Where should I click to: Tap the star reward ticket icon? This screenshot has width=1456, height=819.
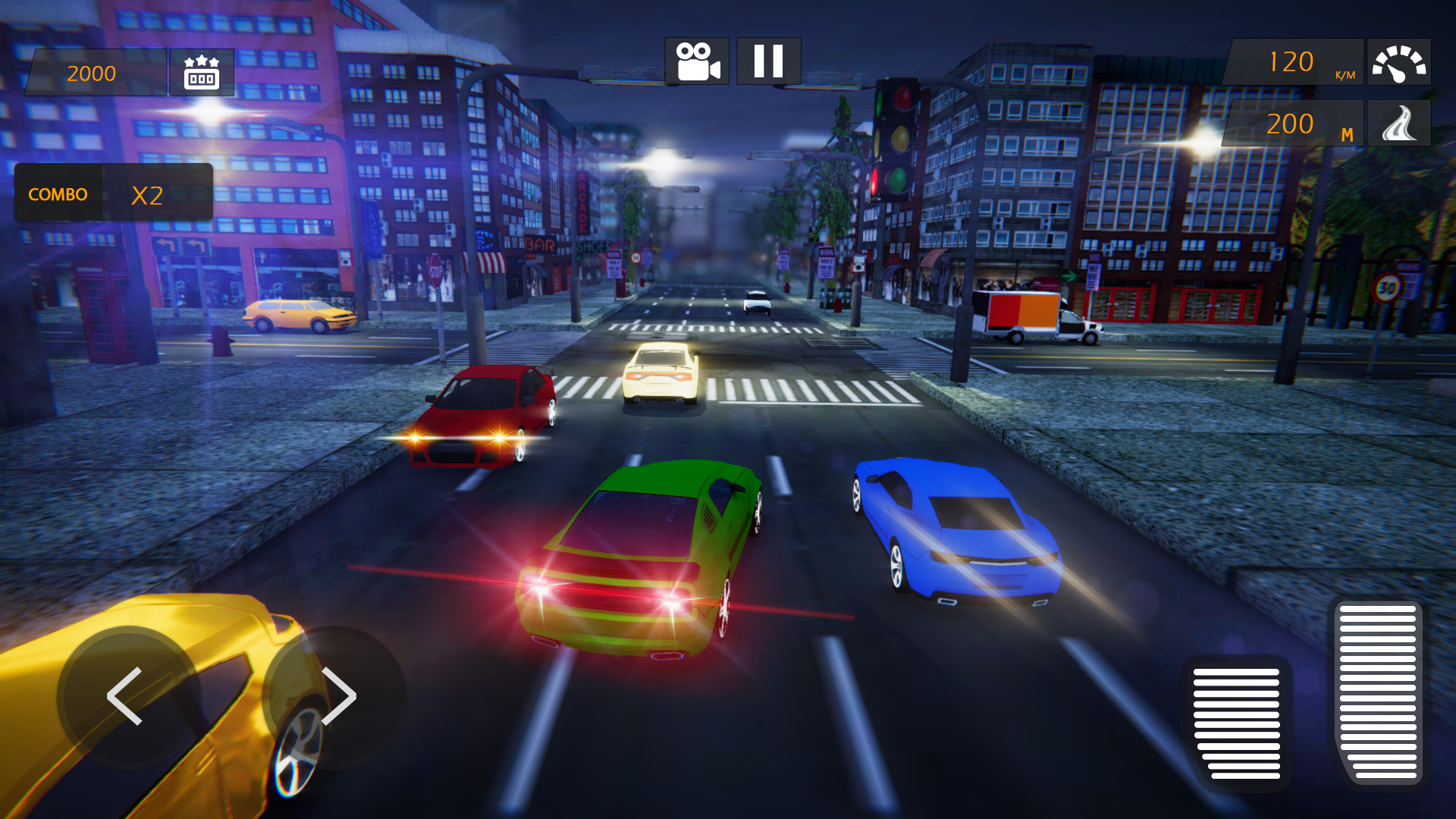[202, 73]
